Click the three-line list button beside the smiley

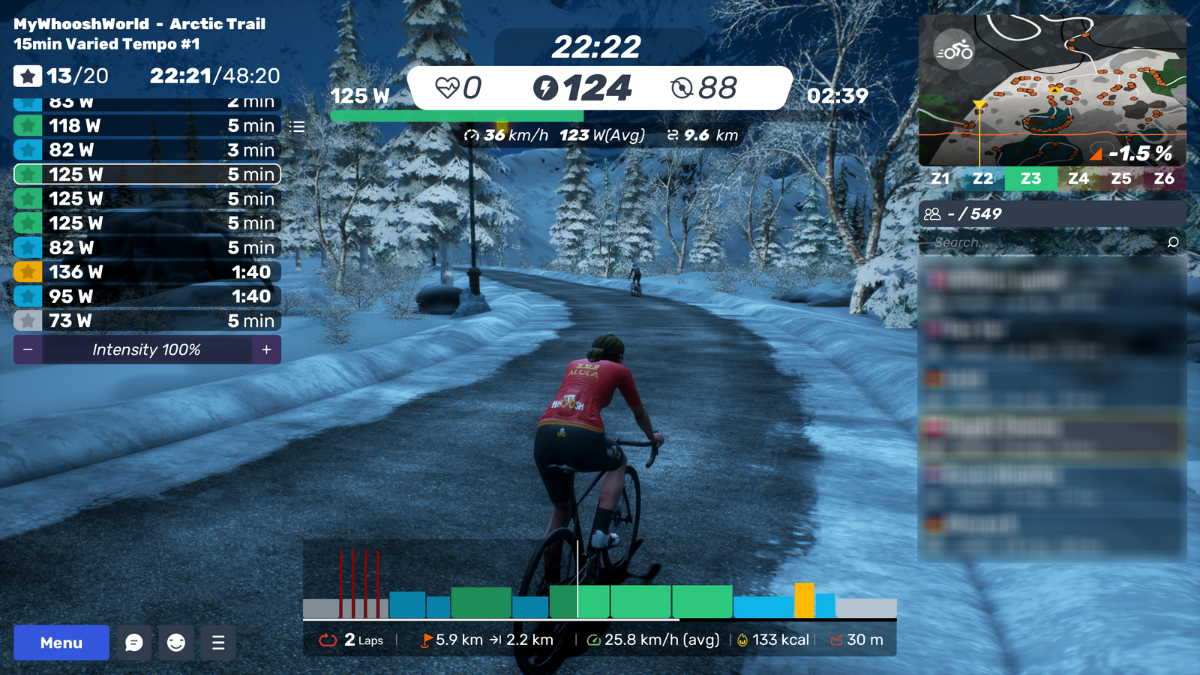coord(218,643)
